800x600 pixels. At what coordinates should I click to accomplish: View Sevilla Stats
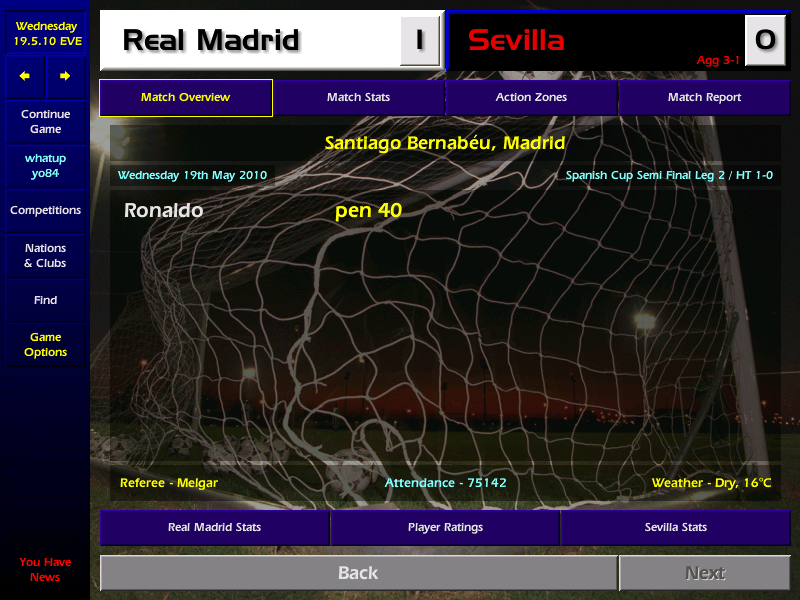[x=675, y=527]
